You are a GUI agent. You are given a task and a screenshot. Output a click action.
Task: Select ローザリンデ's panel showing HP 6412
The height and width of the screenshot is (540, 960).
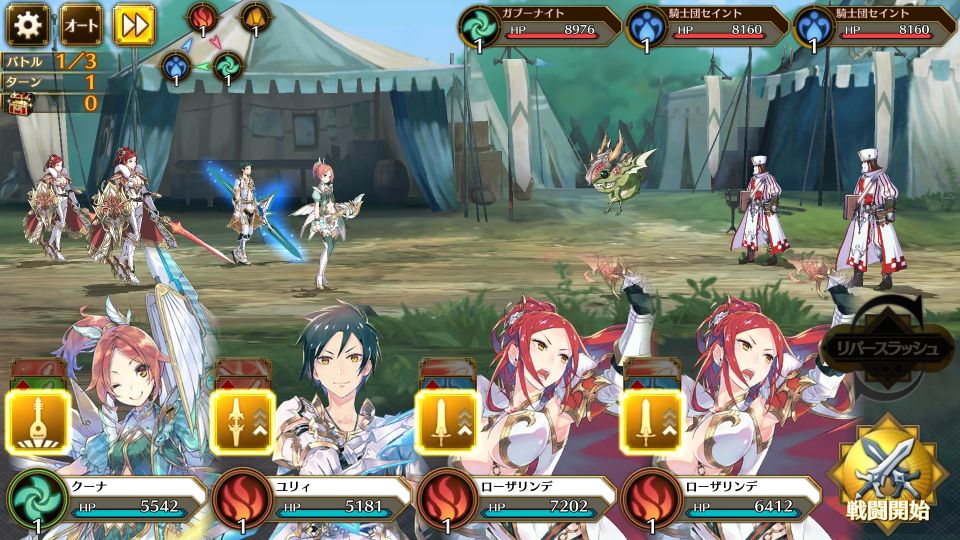point(720,503)
